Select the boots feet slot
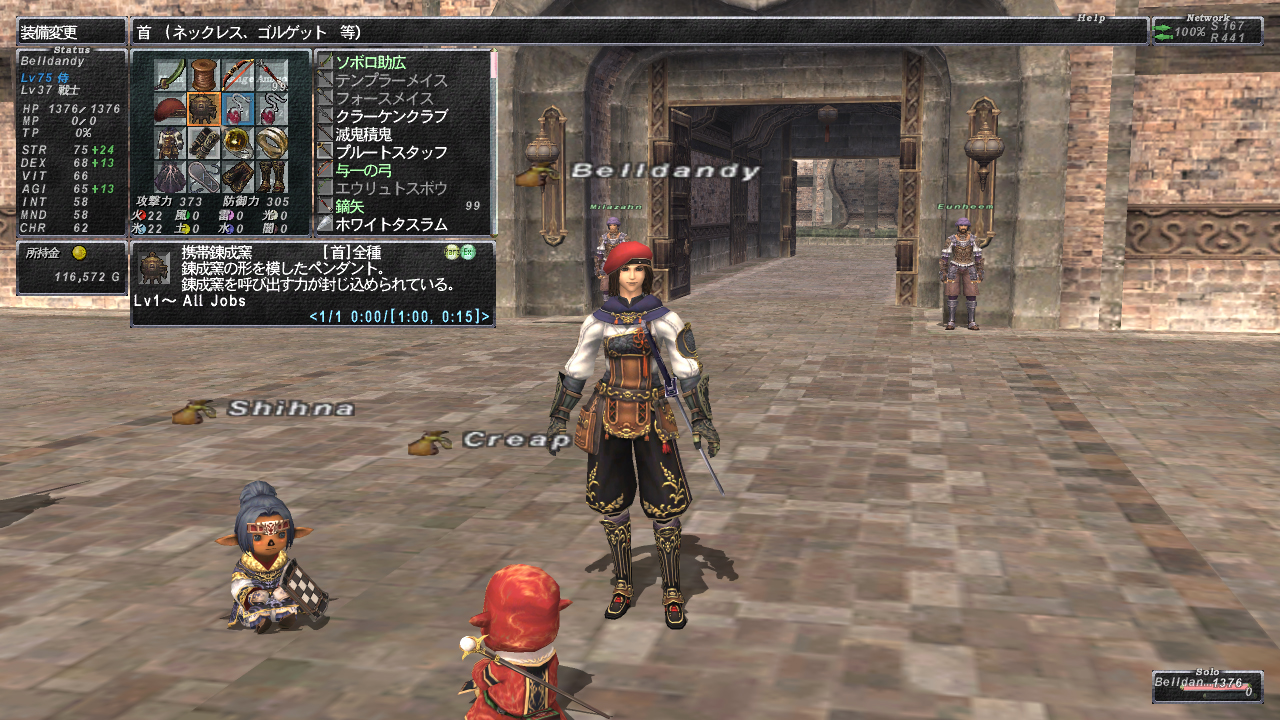Screen dimensions: 1280x720 (x=272, y=177)
